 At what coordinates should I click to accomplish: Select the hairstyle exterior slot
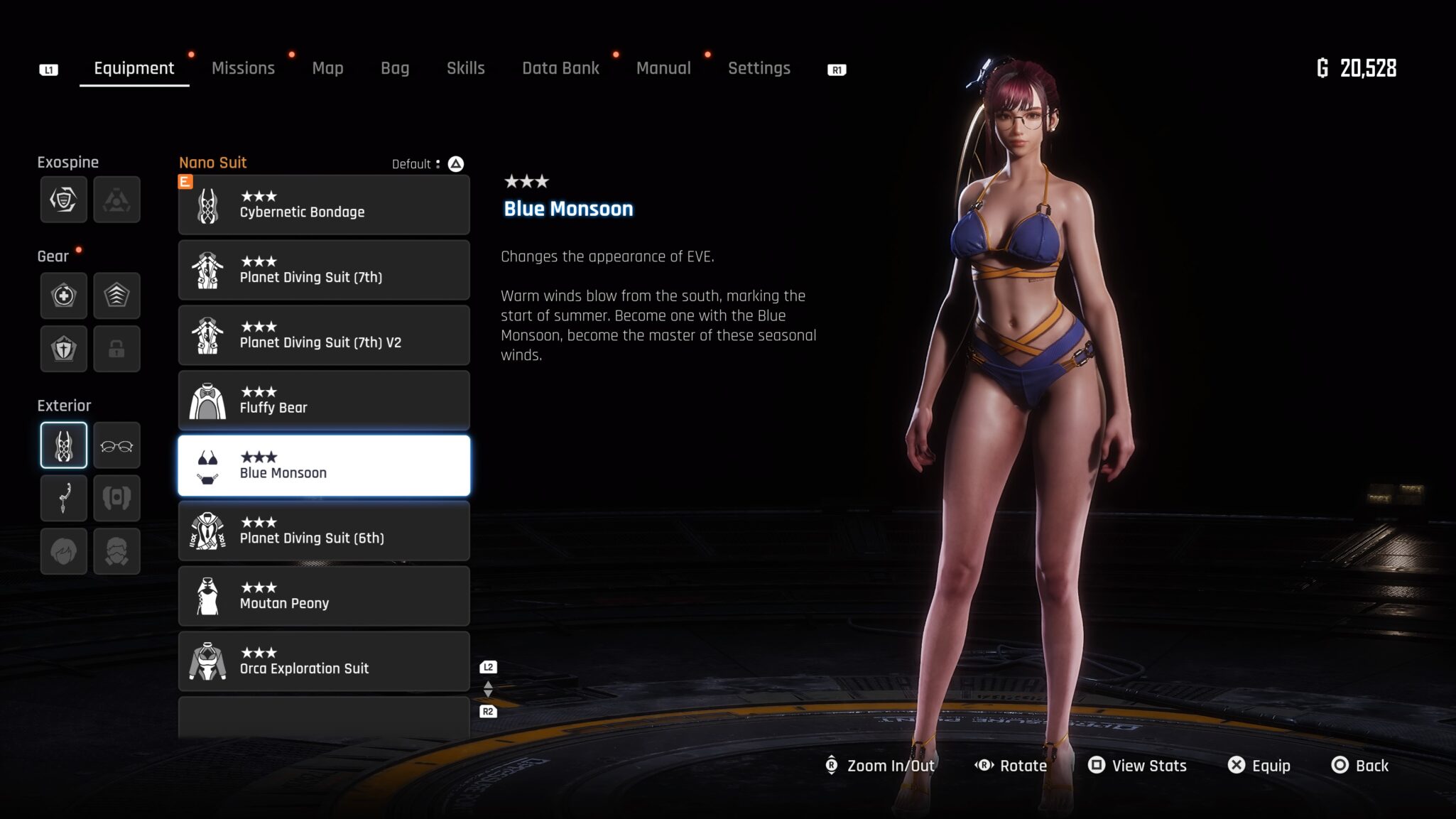pos(64,551)
